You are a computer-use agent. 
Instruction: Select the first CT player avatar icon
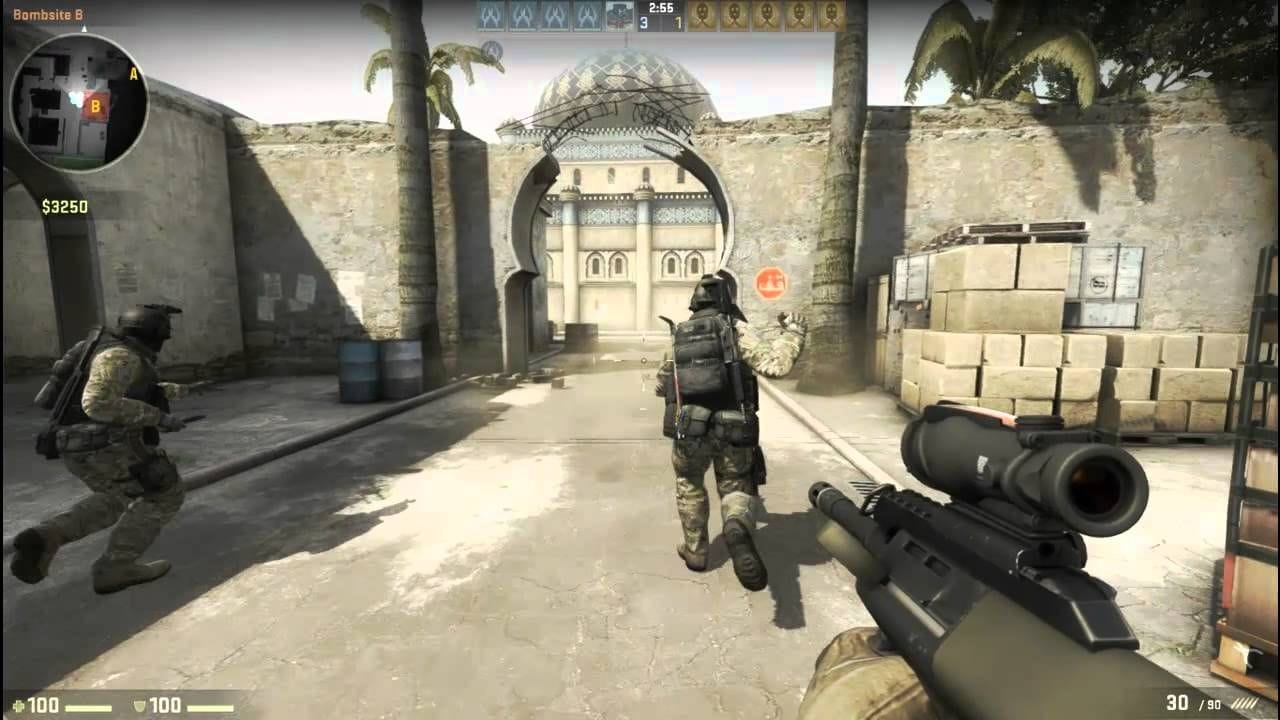tap(490, 17)
